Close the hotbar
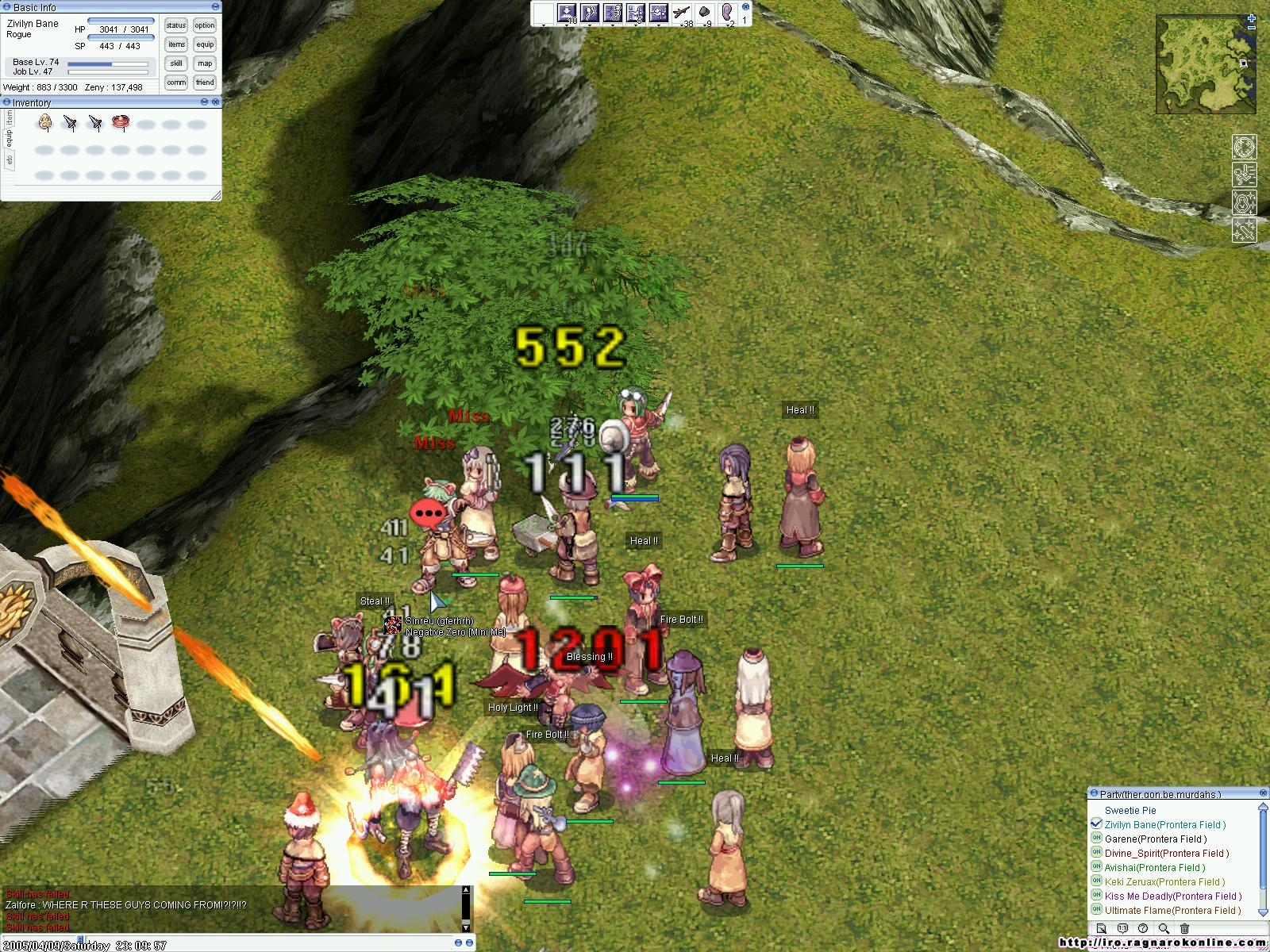The width and height of the screenshot is (1270, 952). click(745, 6)
